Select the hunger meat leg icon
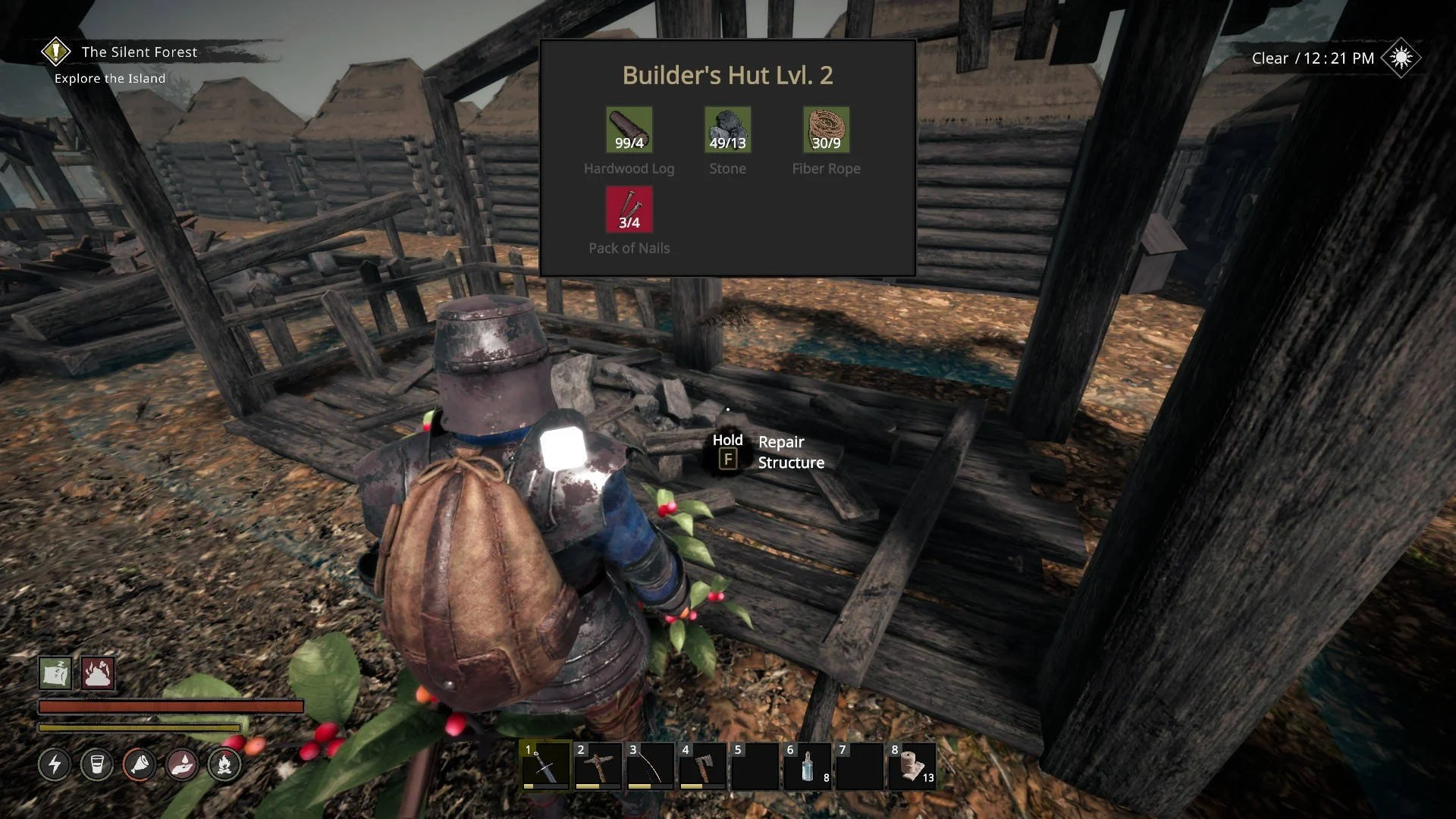The height and width of the screenshot is (819, 1456). 140,764
